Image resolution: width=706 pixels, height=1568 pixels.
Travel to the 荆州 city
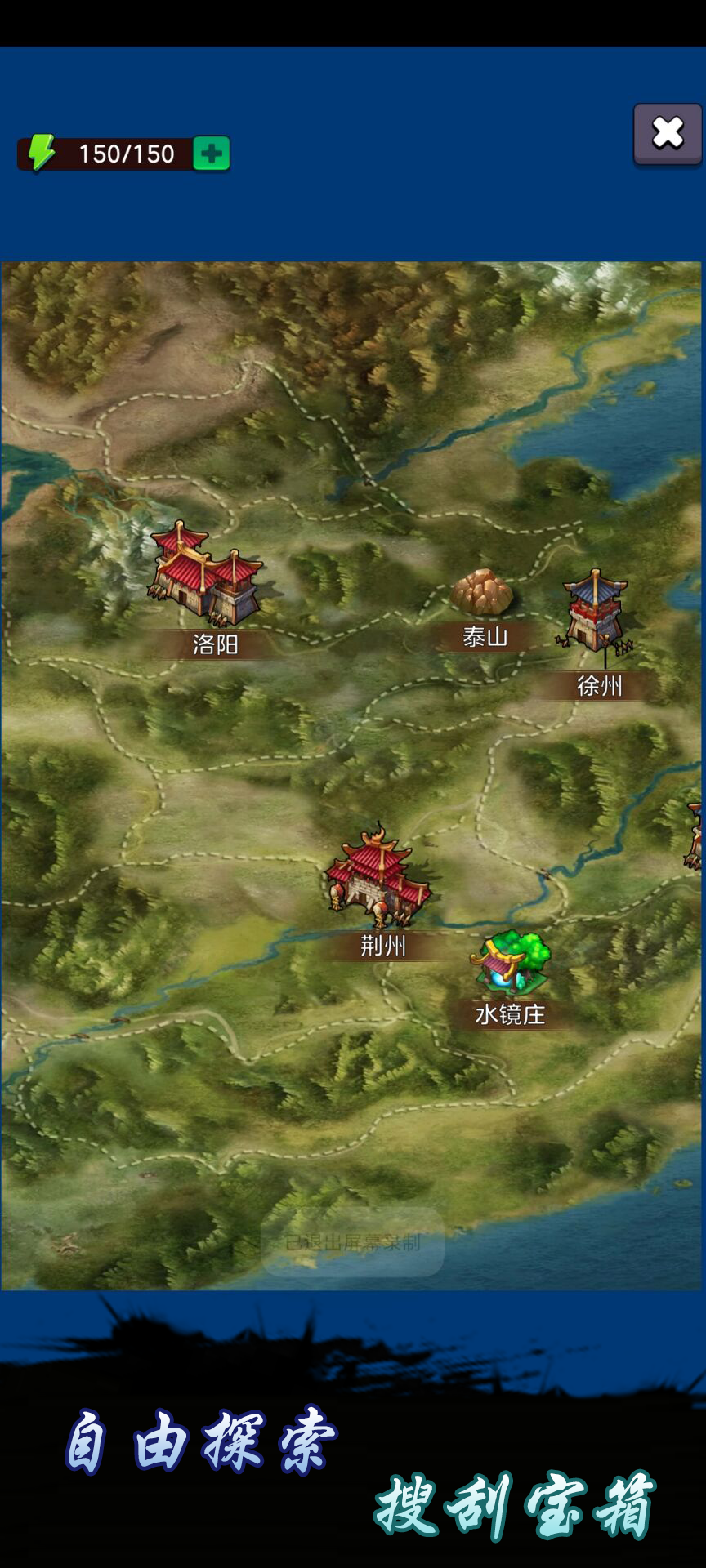point(378,877)
